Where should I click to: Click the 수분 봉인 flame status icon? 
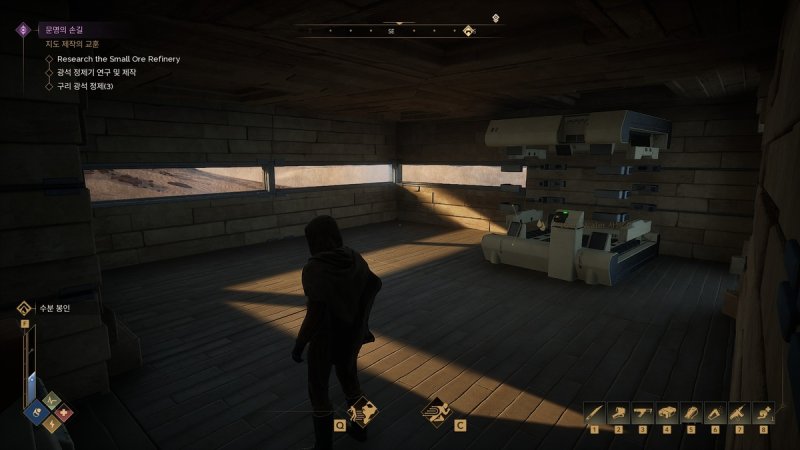click(21, 308)
